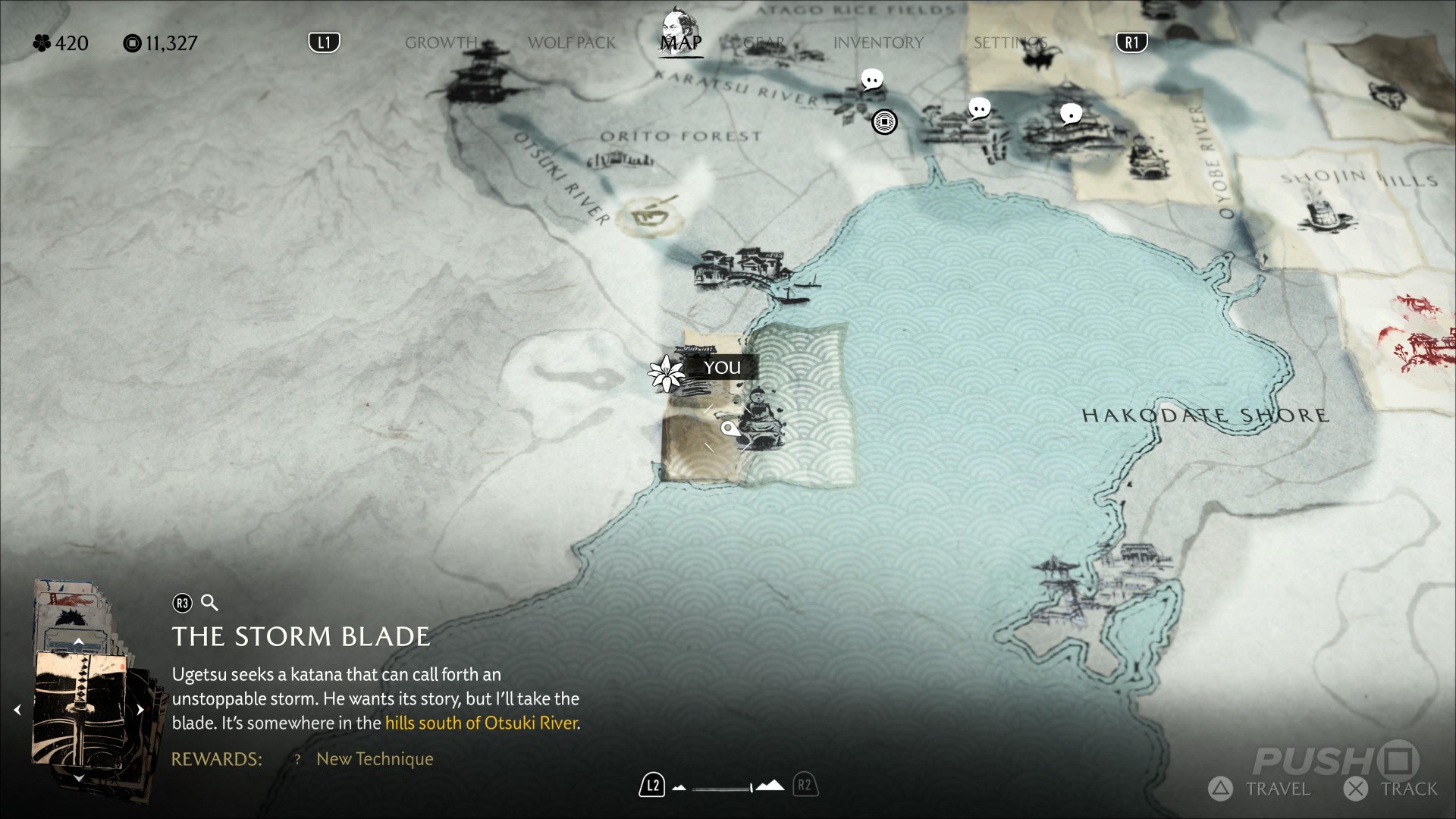
Task: Select the coin marker near Karatsu River
Action: click(884, 121)
